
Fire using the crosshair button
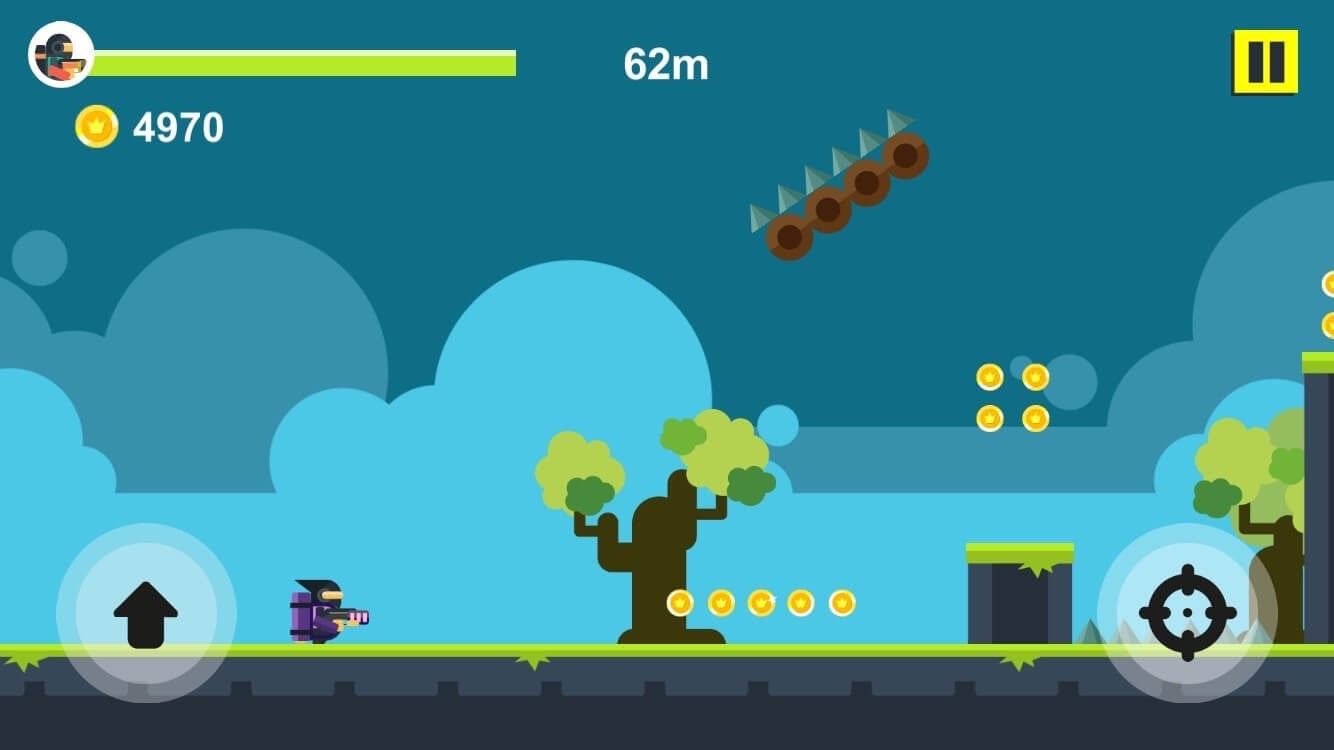click(x=1187, y=612)
